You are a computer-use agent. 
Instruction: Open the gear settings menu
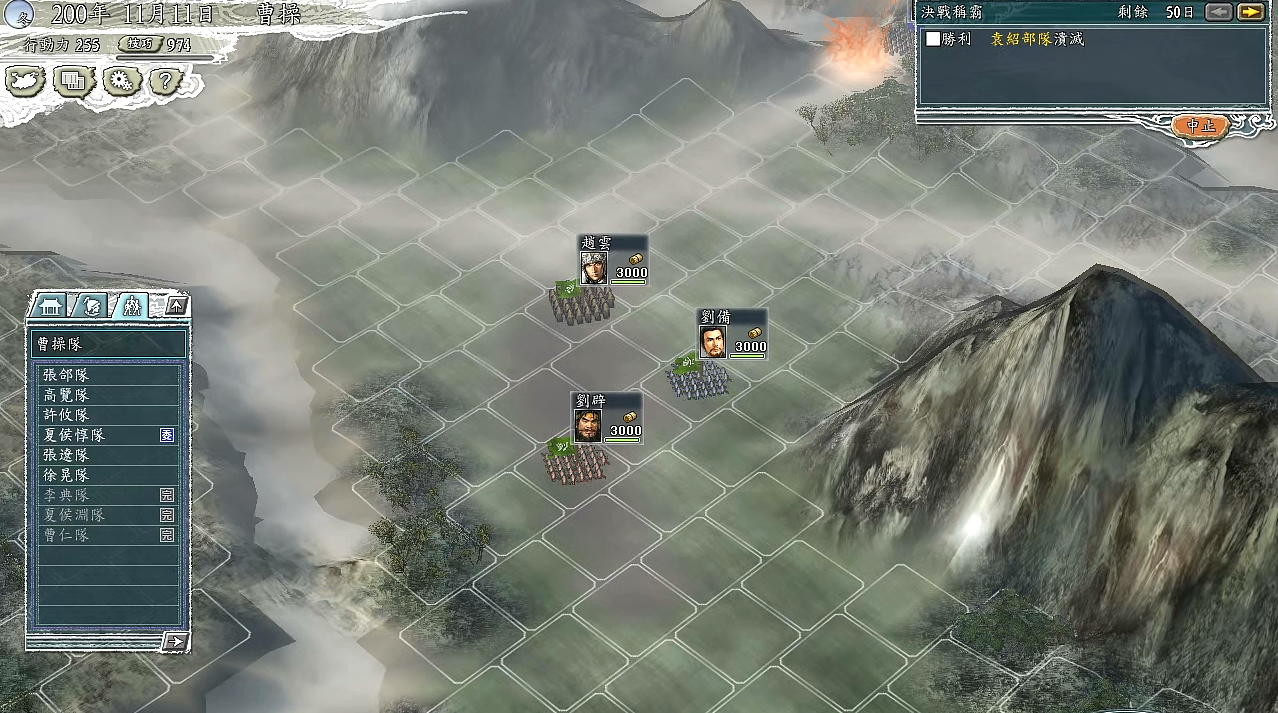point(120,81)
